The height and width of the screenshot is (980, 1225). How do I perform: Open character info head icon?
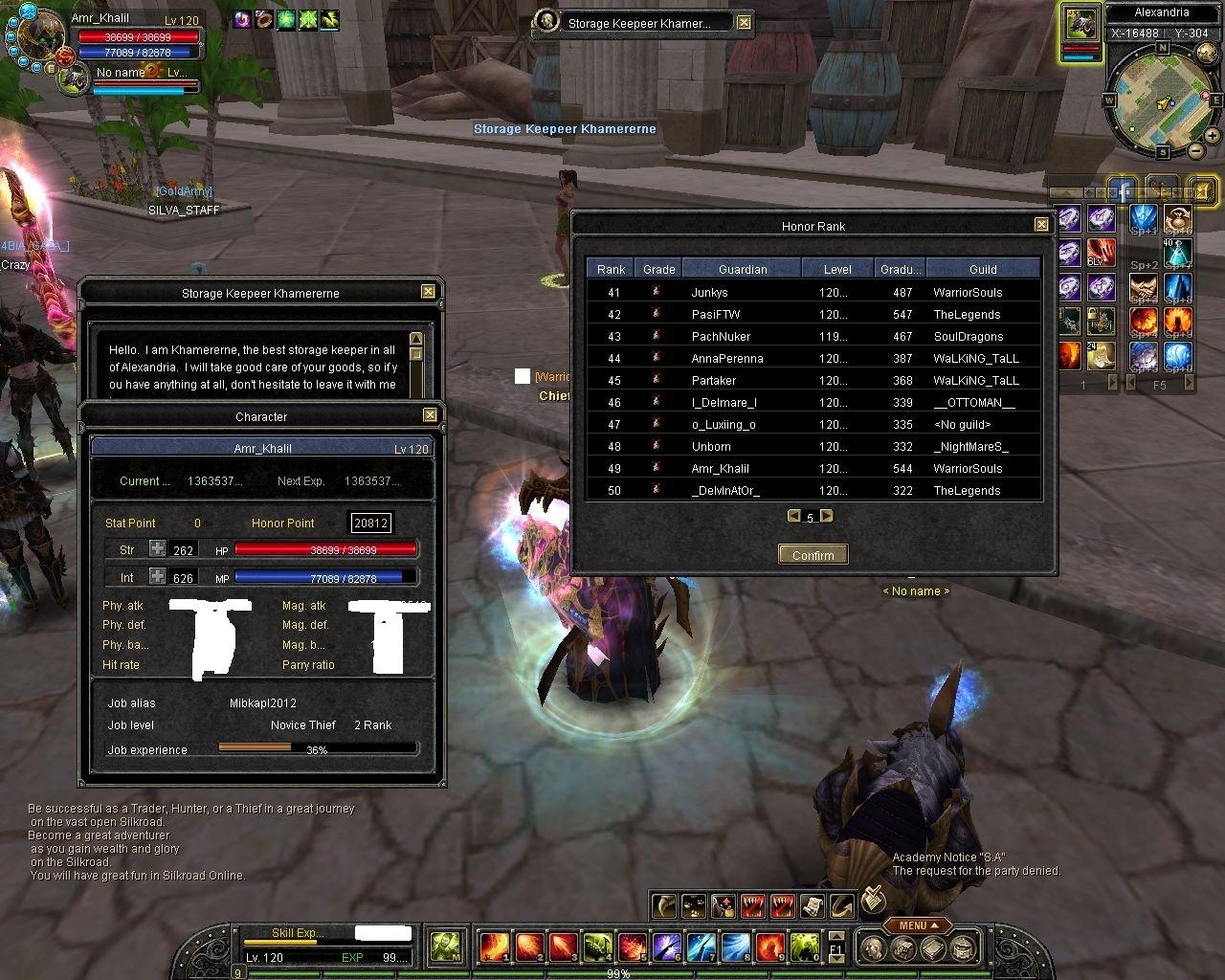[871, 947]
